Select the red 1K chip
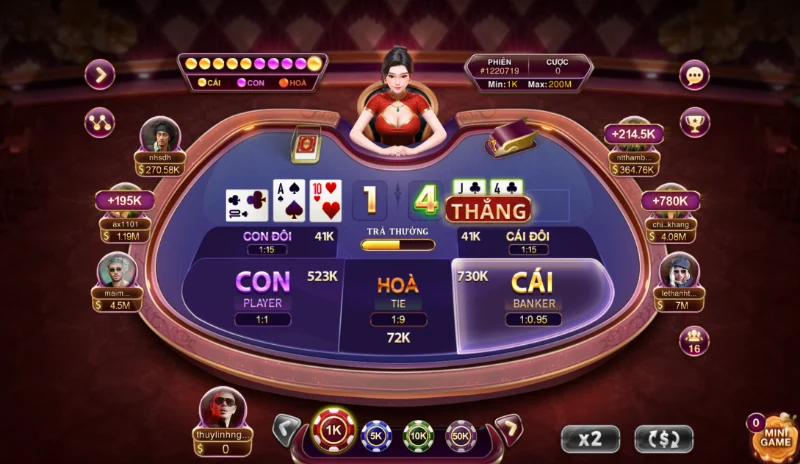The image size is (800, 464). tap(334, 431)
